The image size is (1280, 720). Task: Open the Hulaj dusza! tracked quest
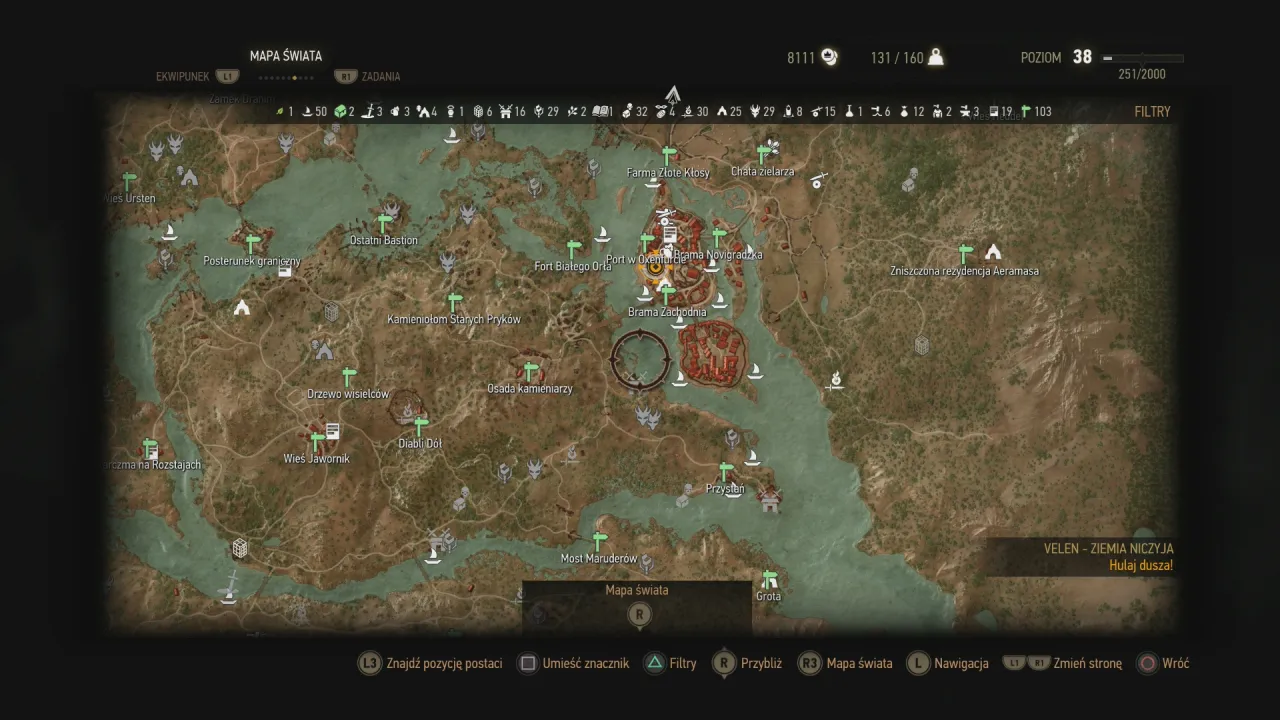point(1140,565)
